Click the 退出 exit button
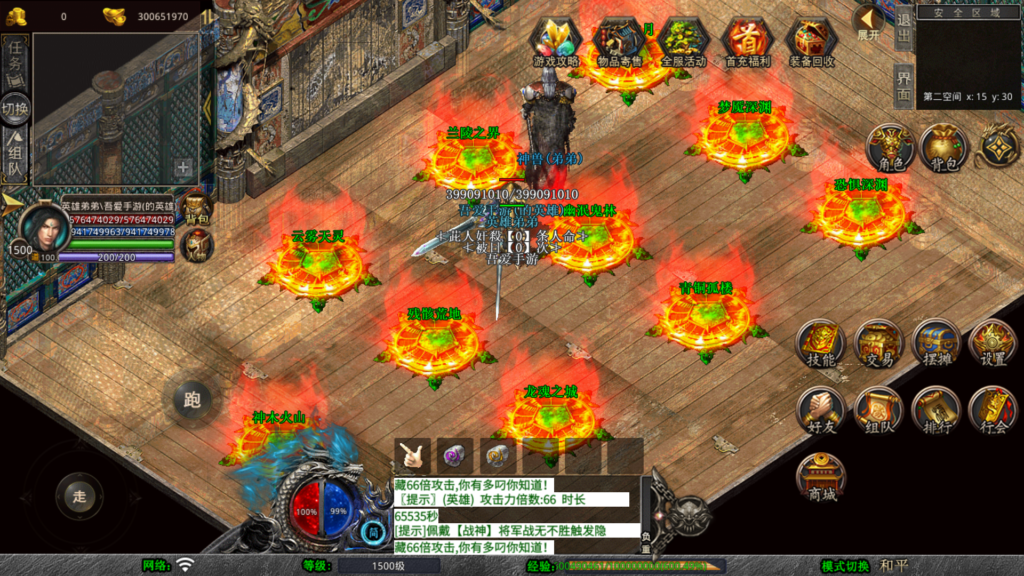 pyautogui.click(x=903, y=27)
